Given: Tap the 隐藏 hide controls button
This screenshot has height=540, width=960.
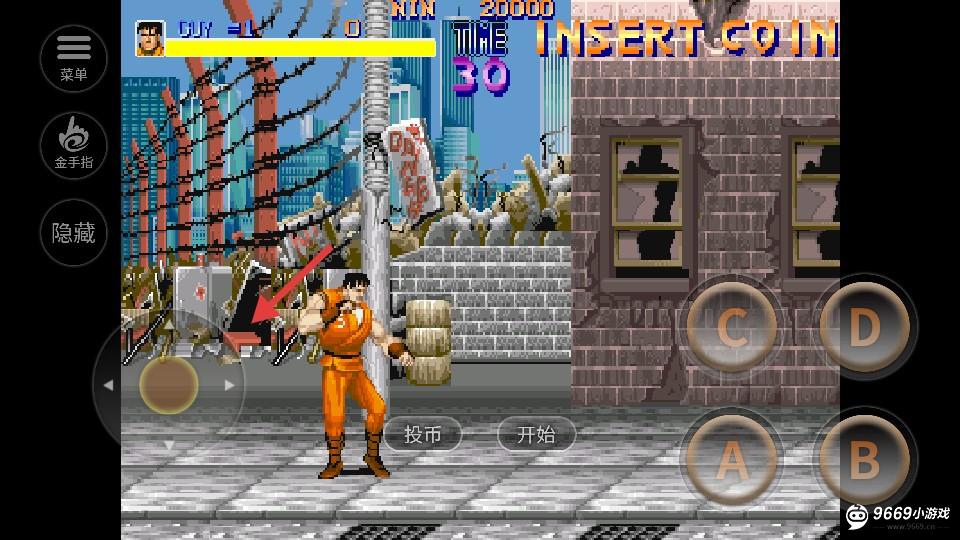Looking at the screenshot, I should pyautogui.click(x=74, y=234).
